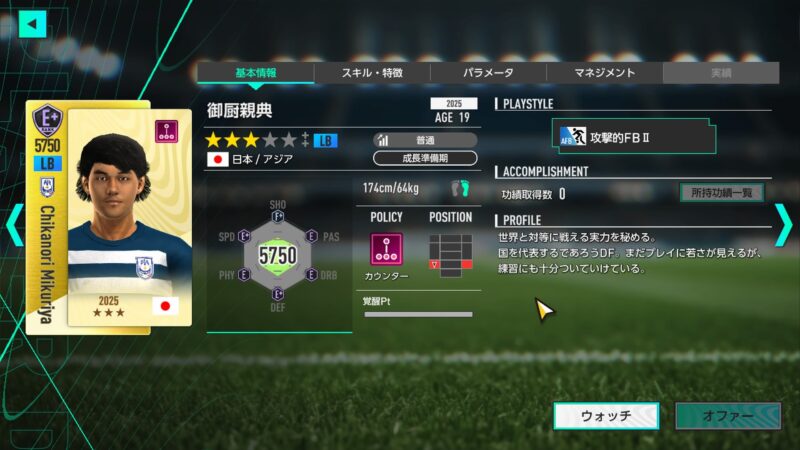Click the カウンター policy icon

(386, 249)
